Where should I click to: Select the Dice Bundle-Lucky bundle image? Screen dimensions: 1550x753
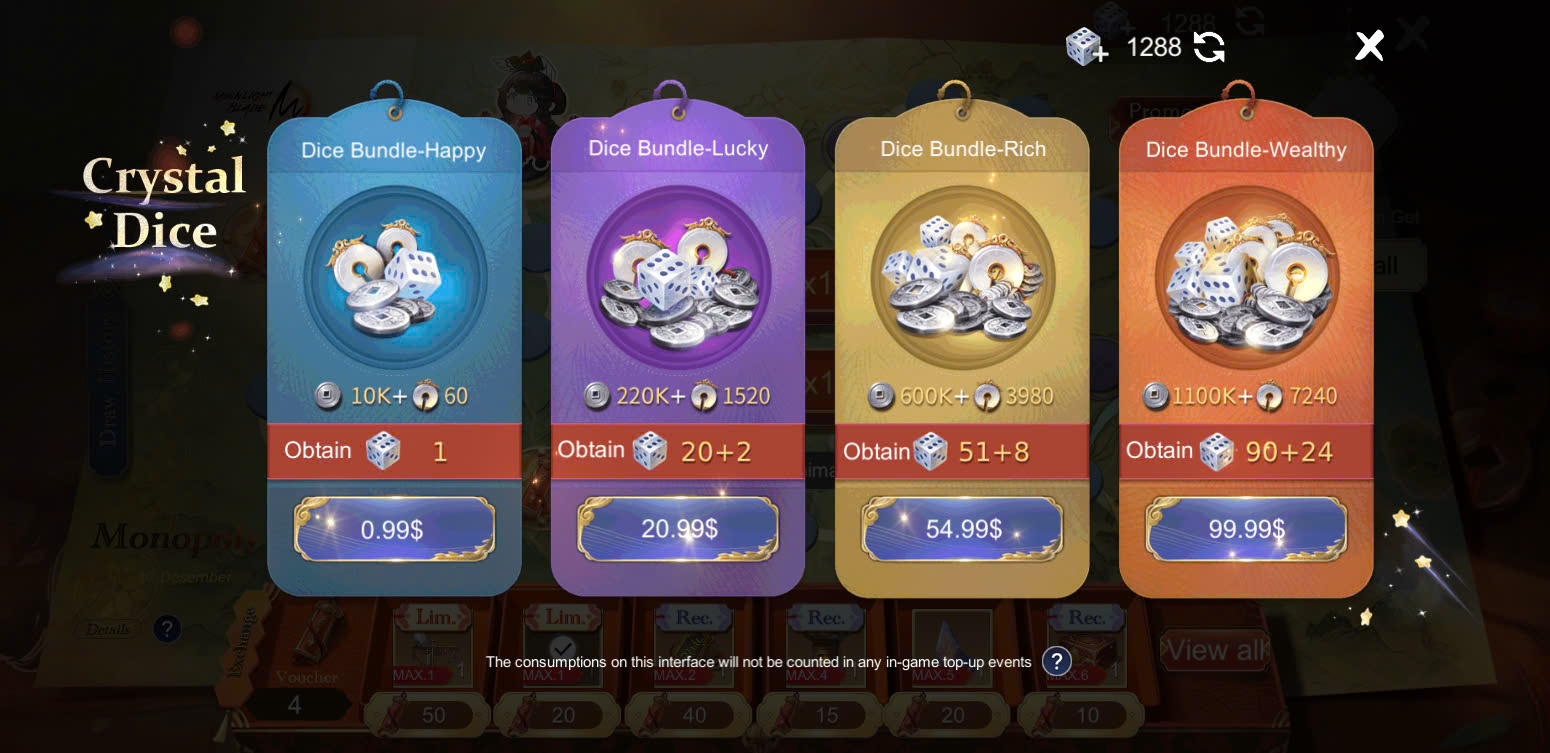pos(678,277)
